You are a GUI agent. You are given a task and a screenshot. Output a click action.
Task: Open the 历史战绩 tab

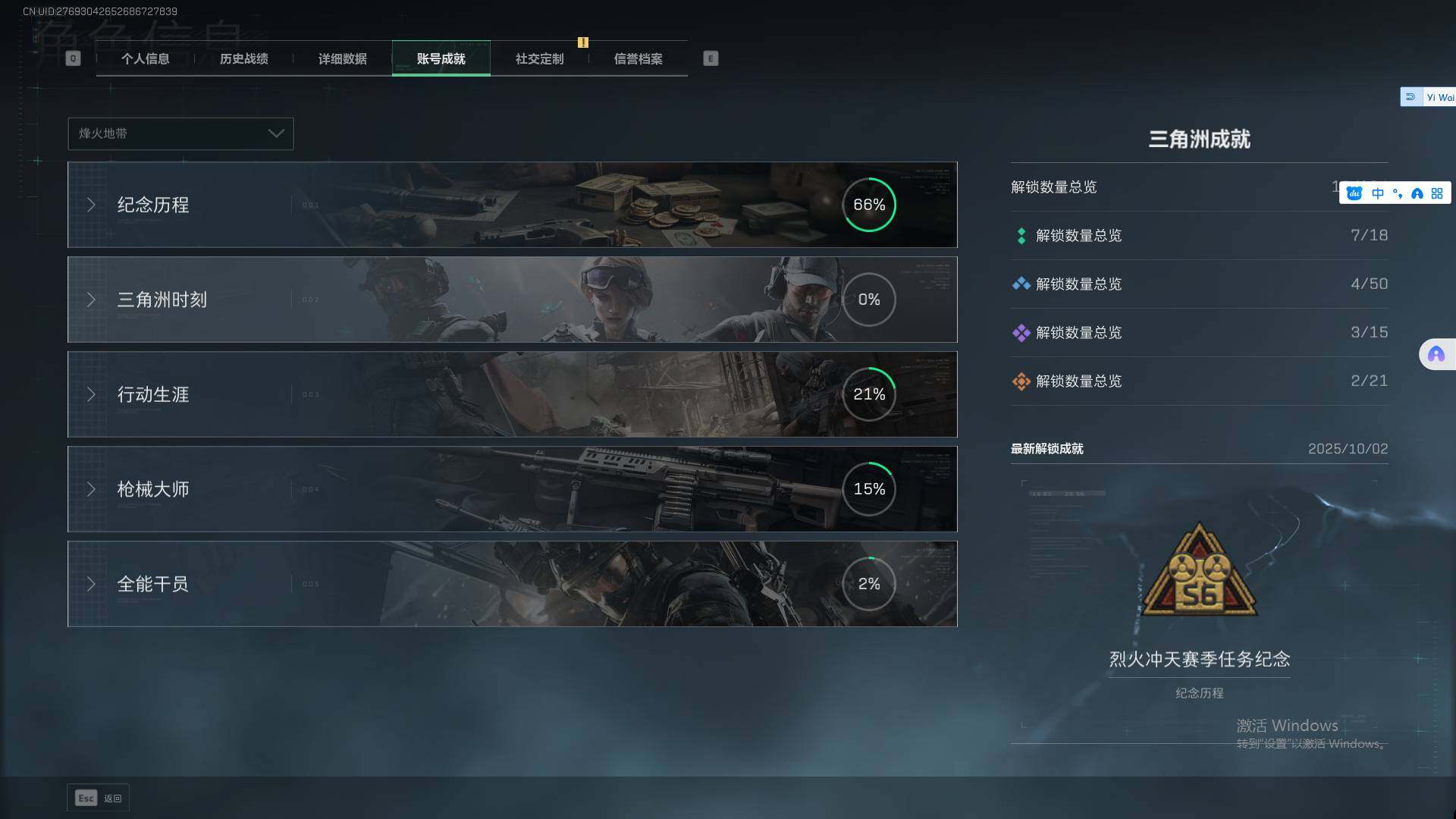coord(243,59)
